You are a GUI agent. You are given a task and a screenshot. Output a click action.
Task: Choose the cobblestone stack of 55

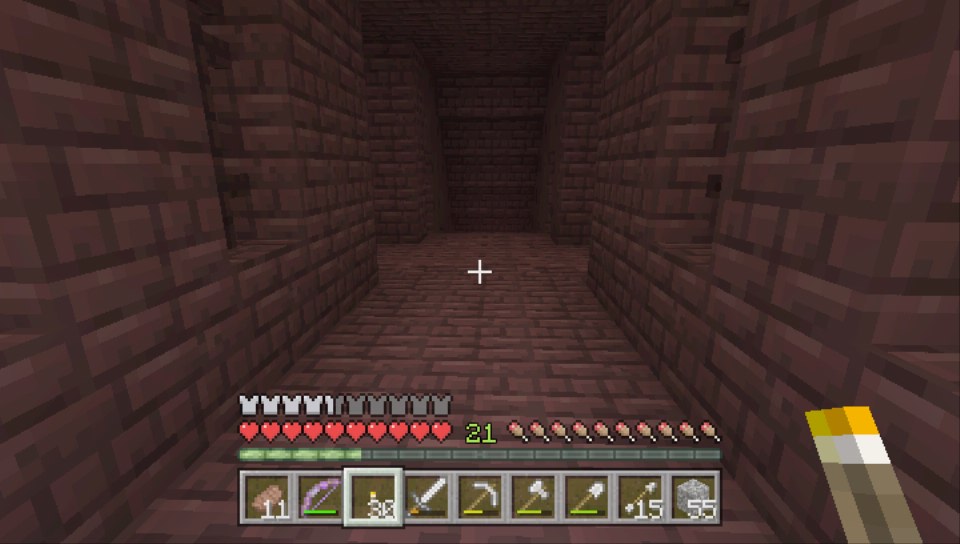(x=694, y=497)
